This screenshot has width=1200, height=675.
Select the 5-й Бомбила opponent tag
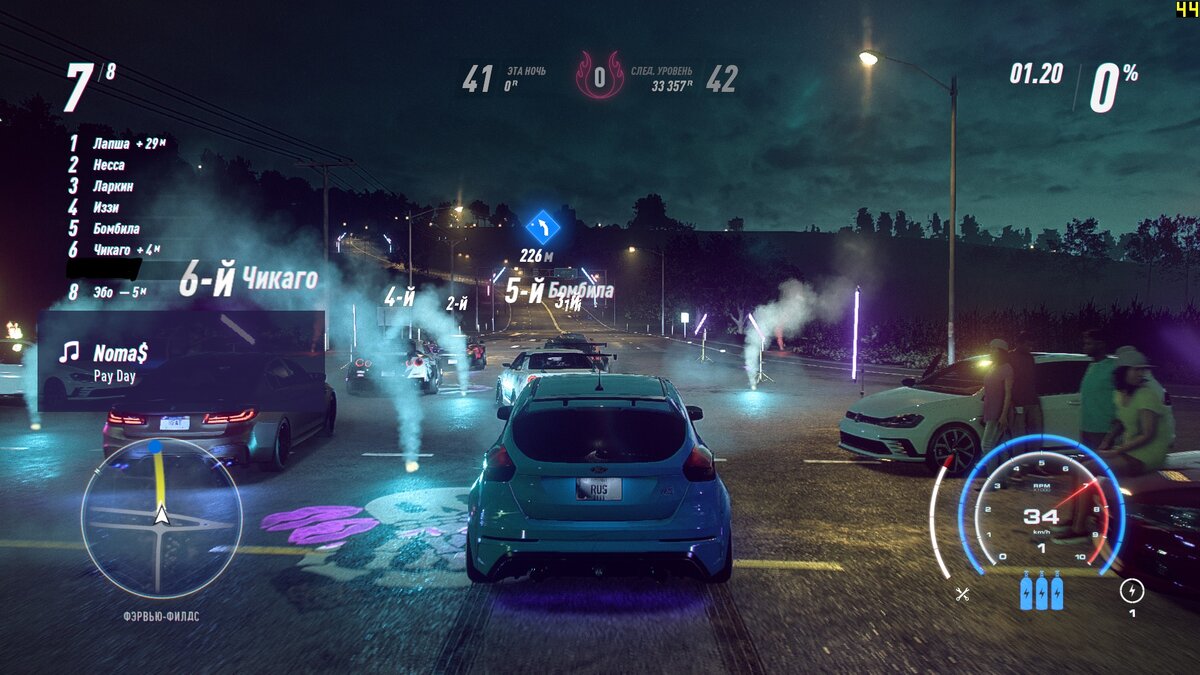pyautogui.click(x=558, y=292)
